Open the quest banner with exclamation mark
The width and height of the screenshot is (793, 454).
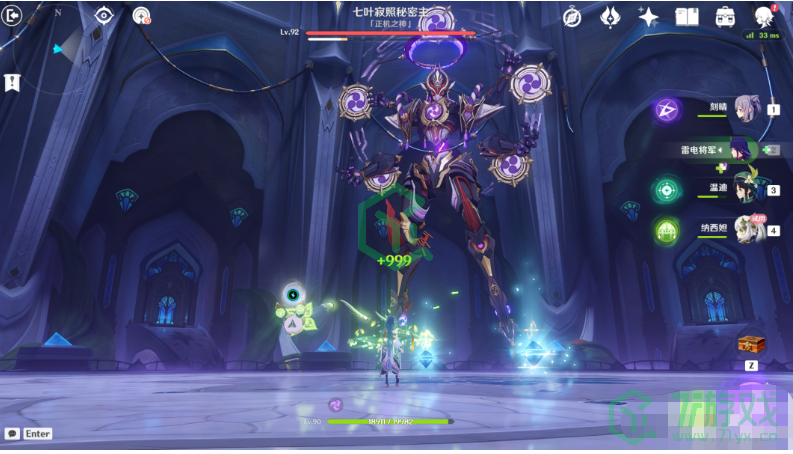pos(13,83)
